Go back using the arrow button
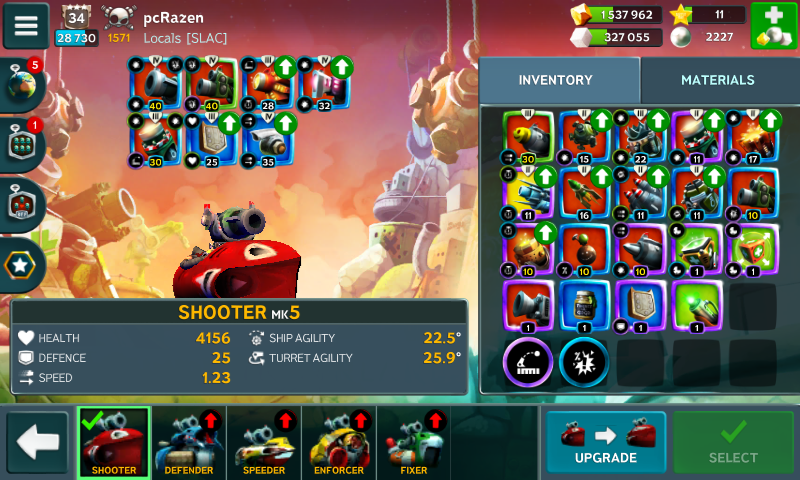Image resolution: width=800 pixels, height=480 pixels. (37, 442)
